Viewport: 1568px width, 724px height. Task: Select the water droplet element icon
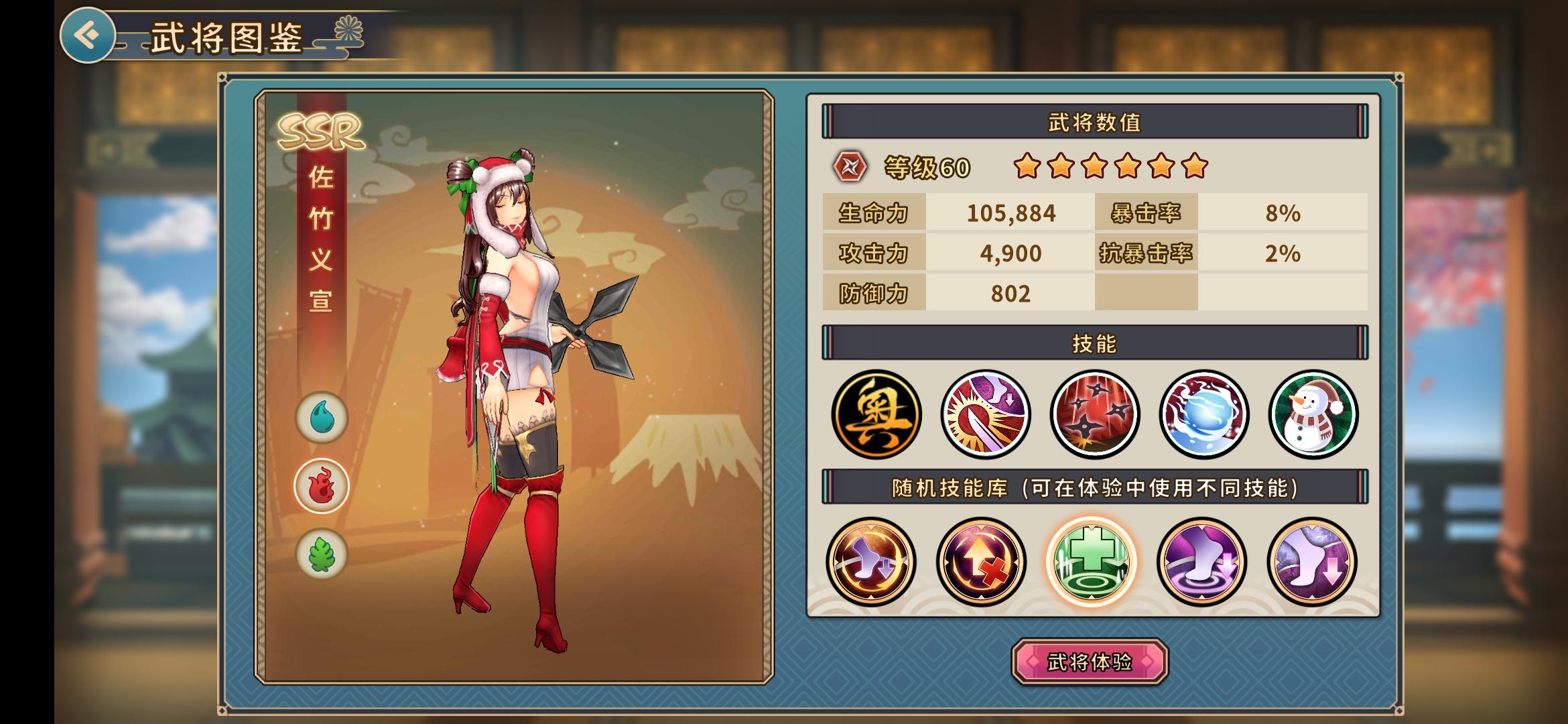tap(322, 418)
